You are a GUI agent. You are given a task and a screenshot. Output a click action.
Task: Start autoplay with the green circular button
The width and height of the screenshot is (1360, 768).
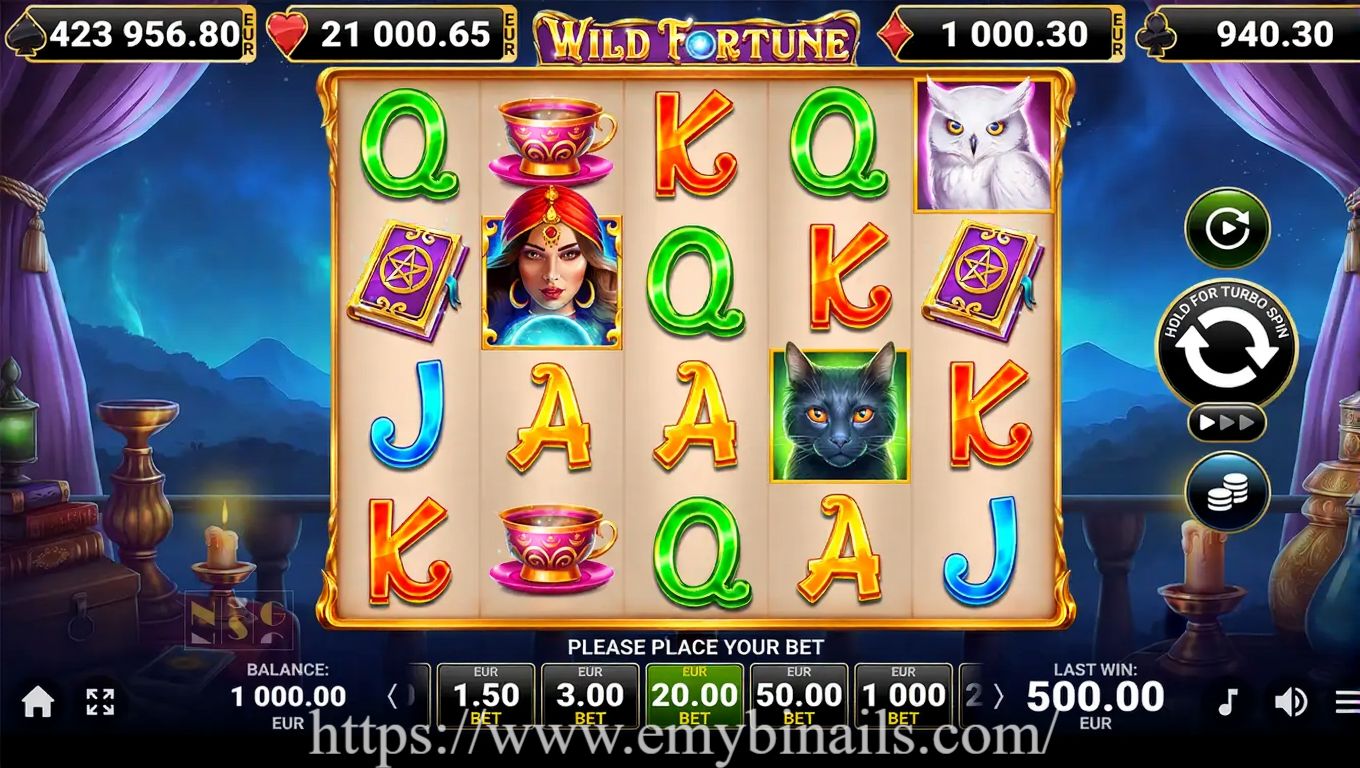1227,228
